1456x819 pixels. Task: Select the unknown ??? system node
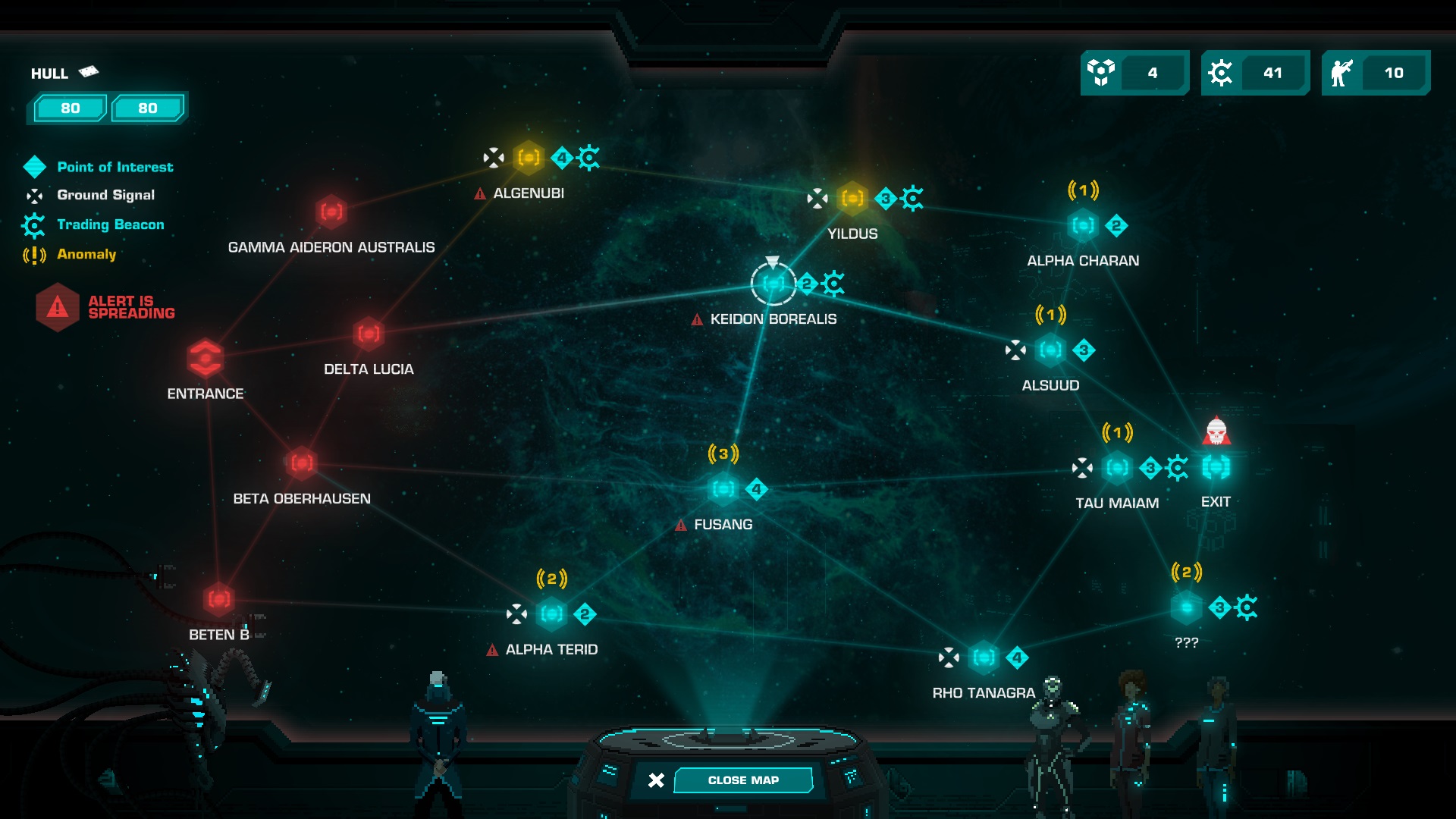click(1186, 607)
